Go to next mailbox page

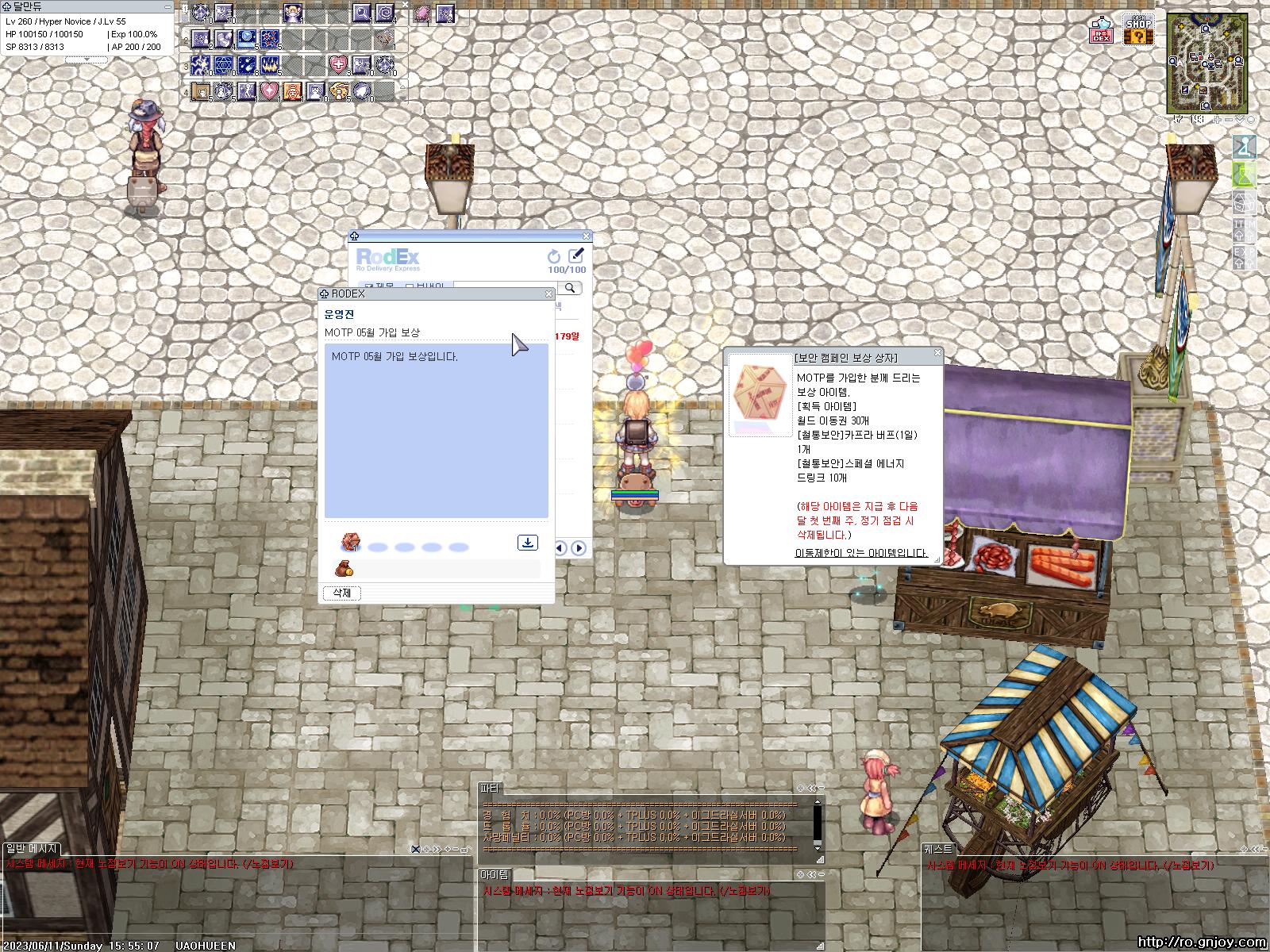pos(579,547)
